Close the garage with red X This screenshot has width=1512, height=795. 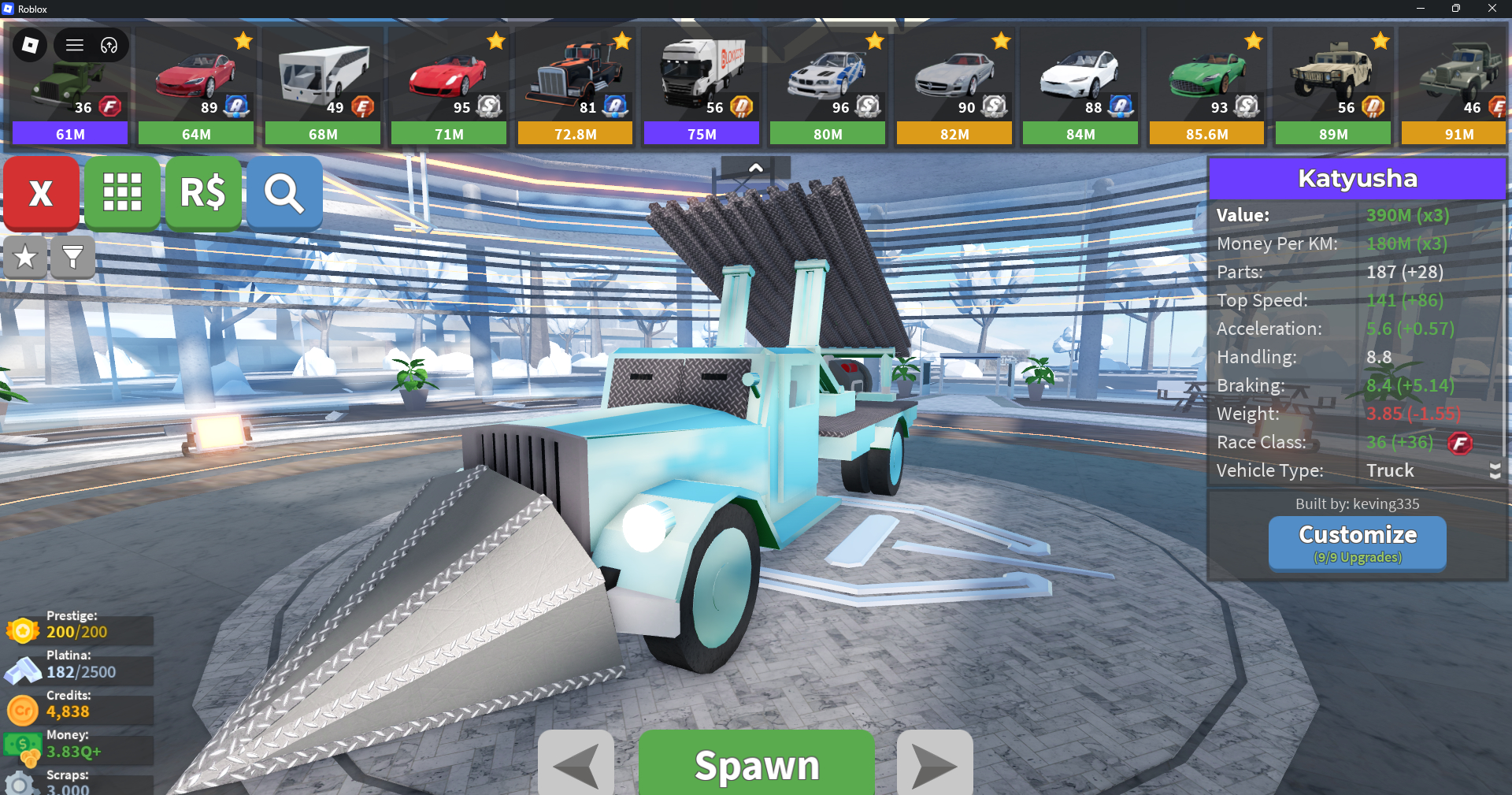[41, 193]
